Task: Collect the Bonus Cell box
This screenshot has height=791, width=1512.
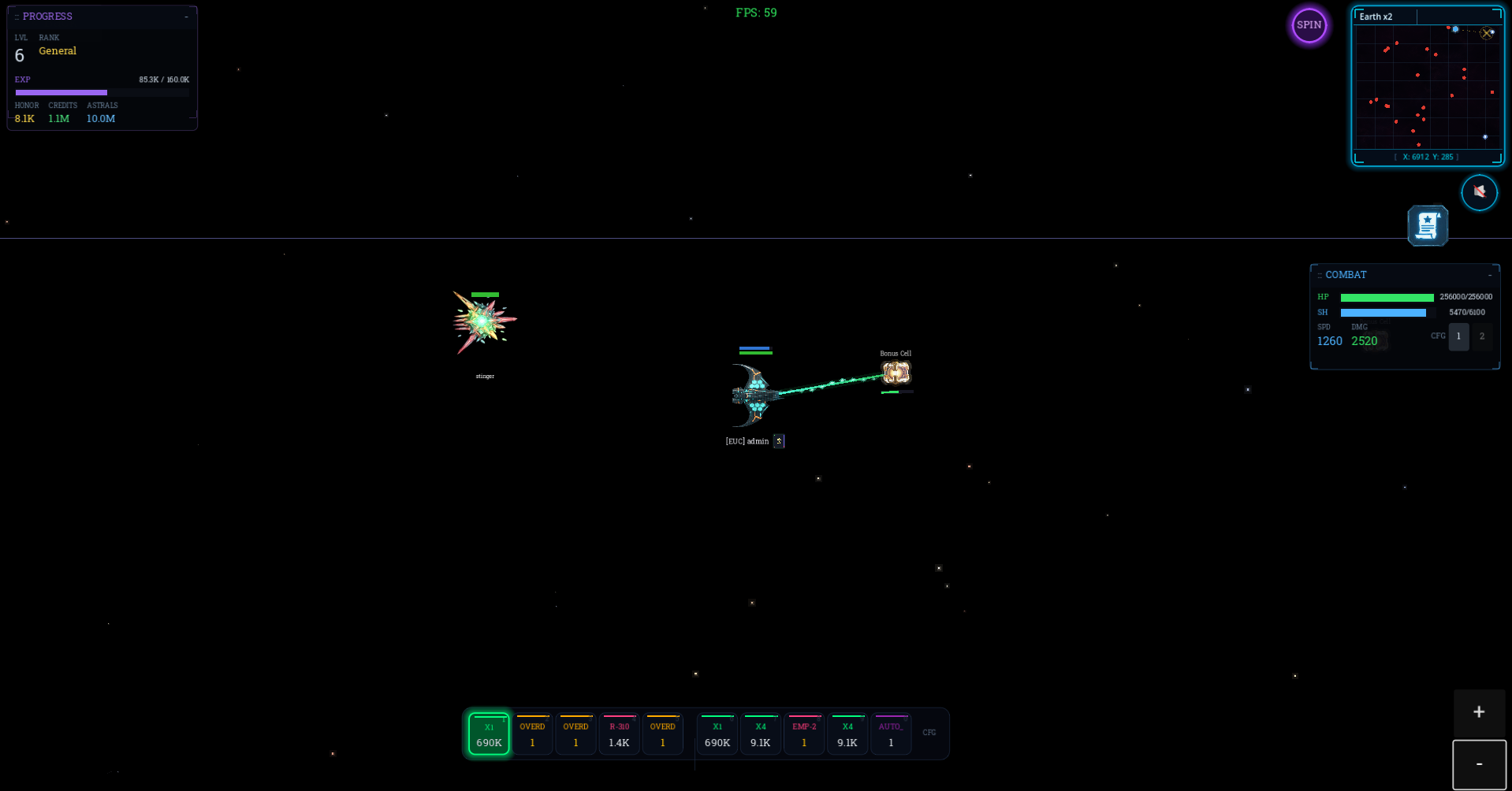Action: [x=896, y=372]
